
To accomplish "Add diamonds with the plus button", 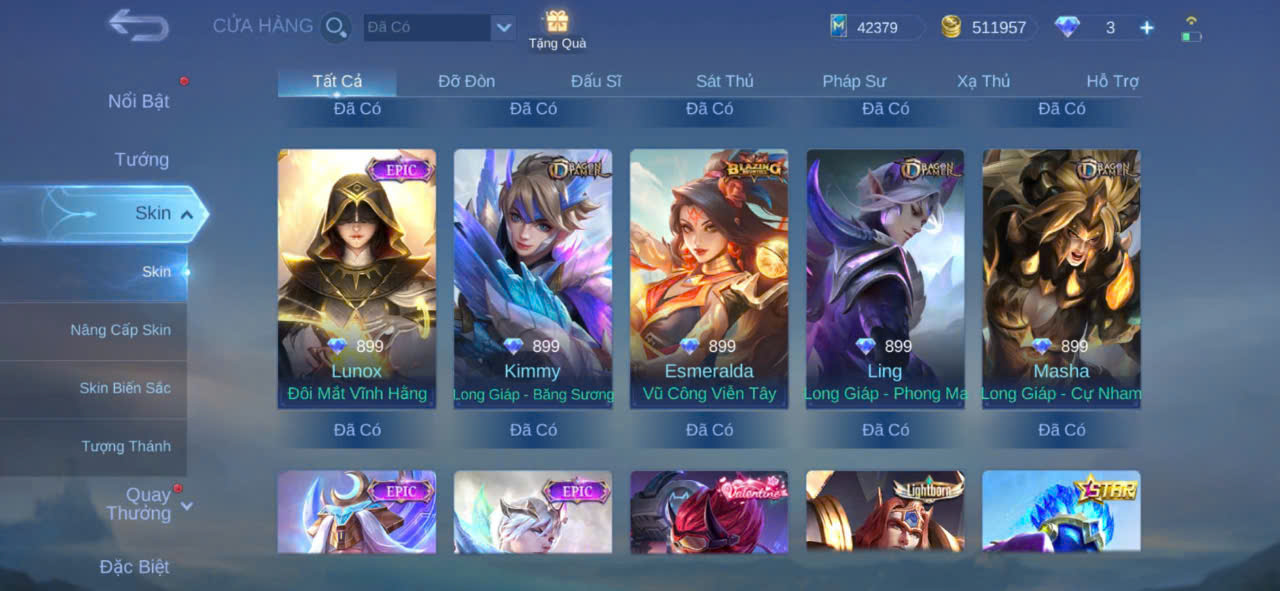I will point(1147,28).
